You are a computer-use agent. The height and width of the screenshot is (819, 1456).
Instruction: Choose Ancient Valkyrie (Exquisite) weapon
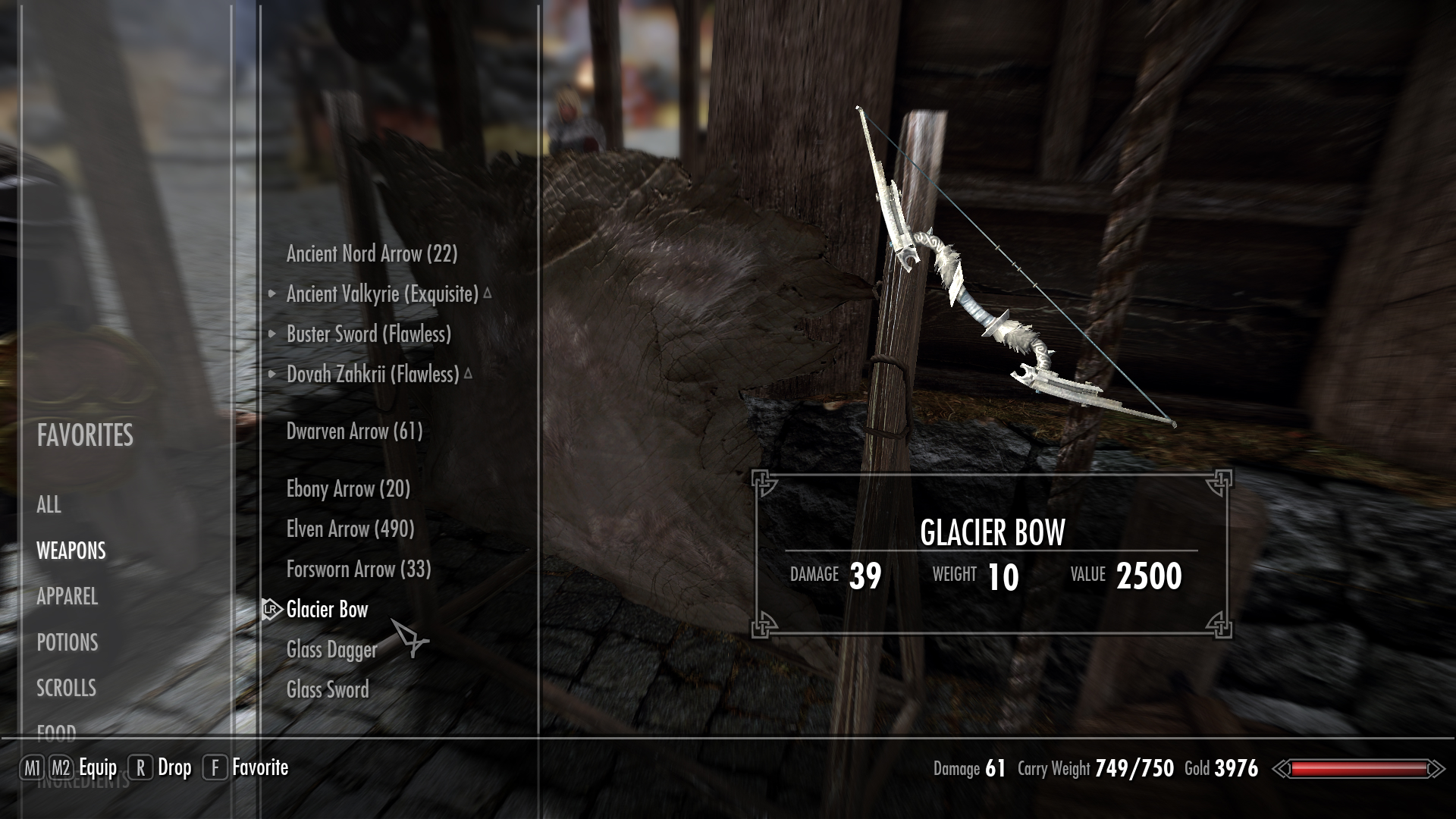click(382, 294)
